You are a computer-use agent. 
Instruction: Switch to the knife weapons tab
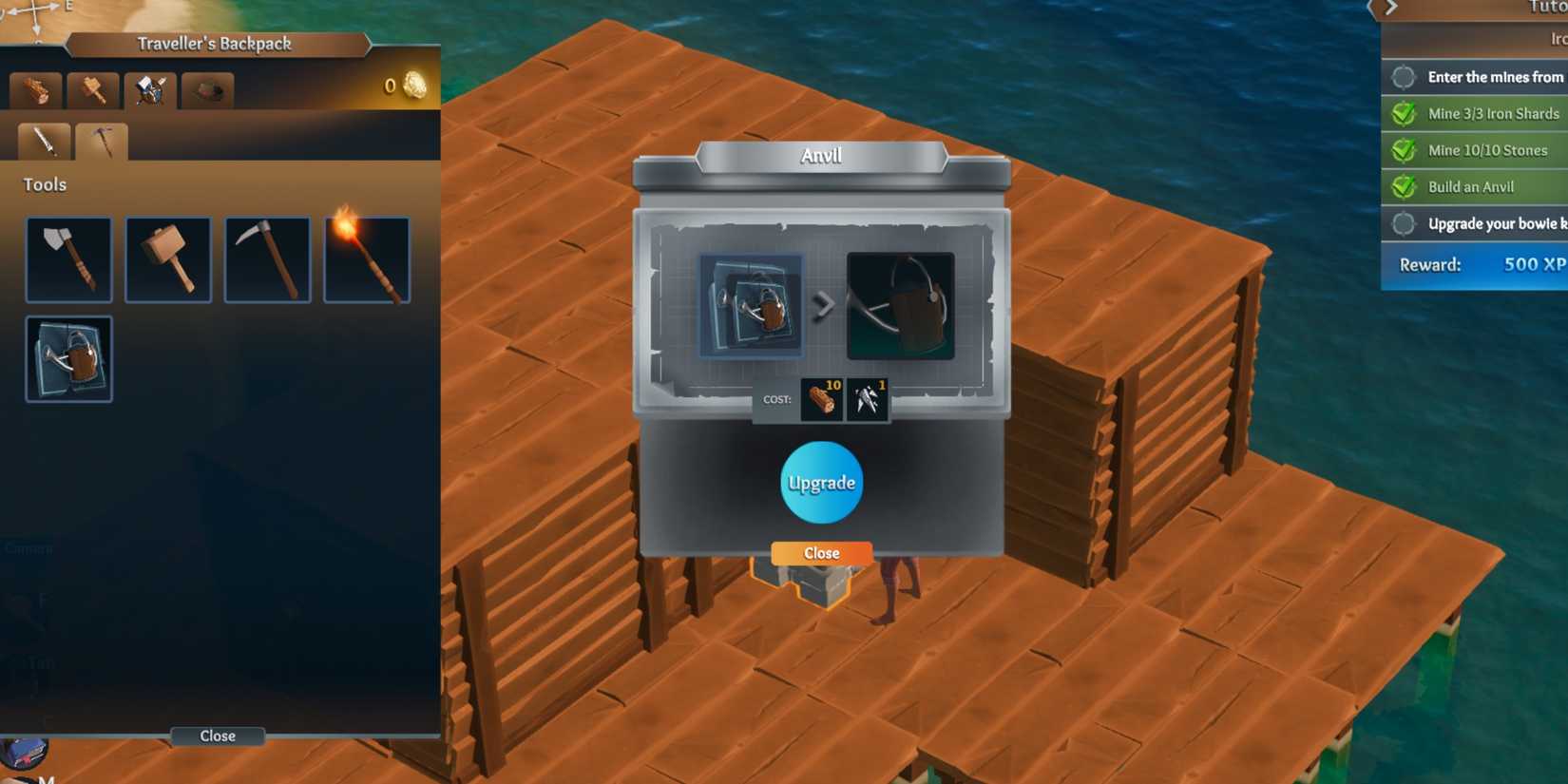41,141
